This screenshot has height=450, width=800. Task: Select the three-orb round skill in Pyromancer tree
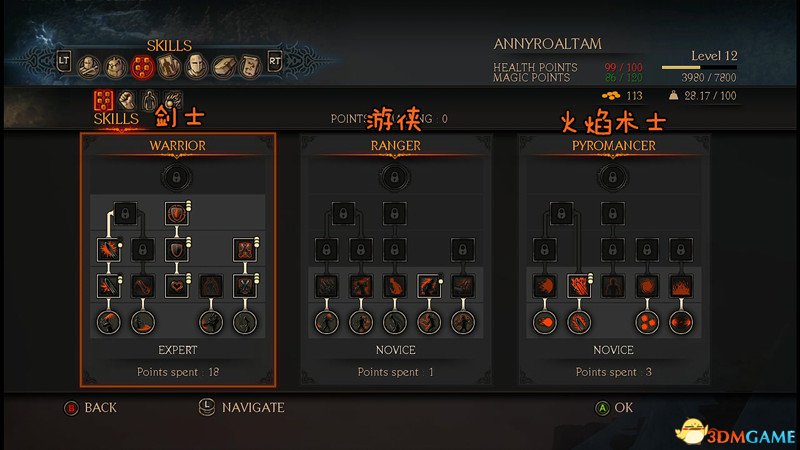650,323
